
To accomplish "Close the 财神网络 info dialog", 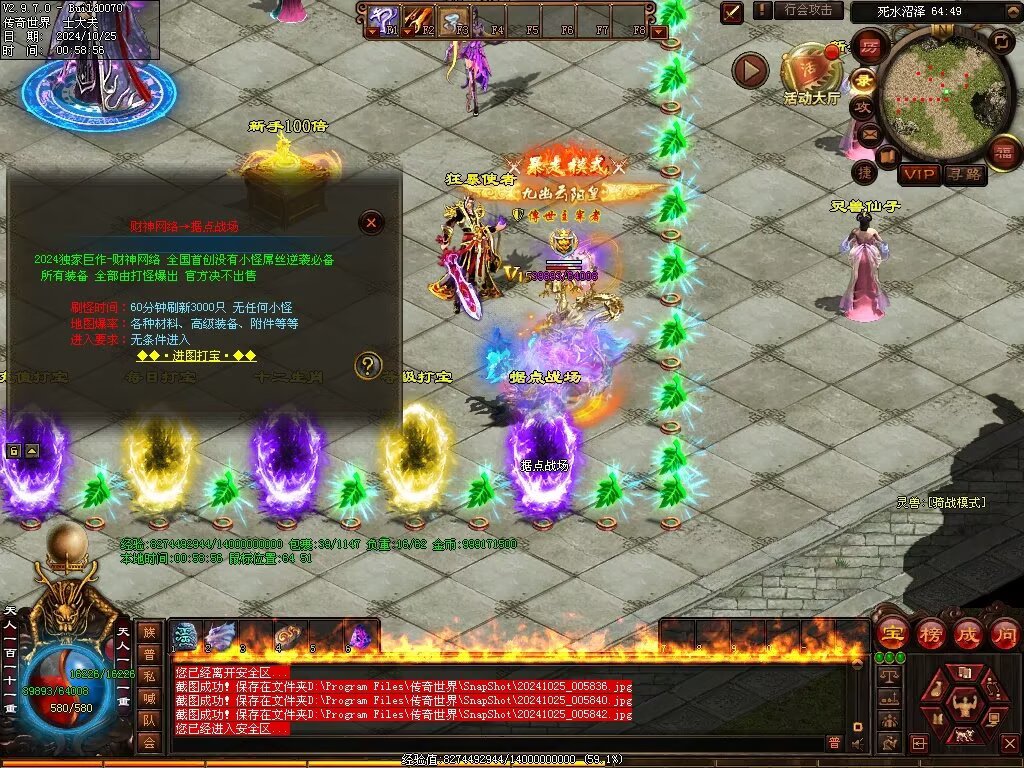I will pos(371,222).
